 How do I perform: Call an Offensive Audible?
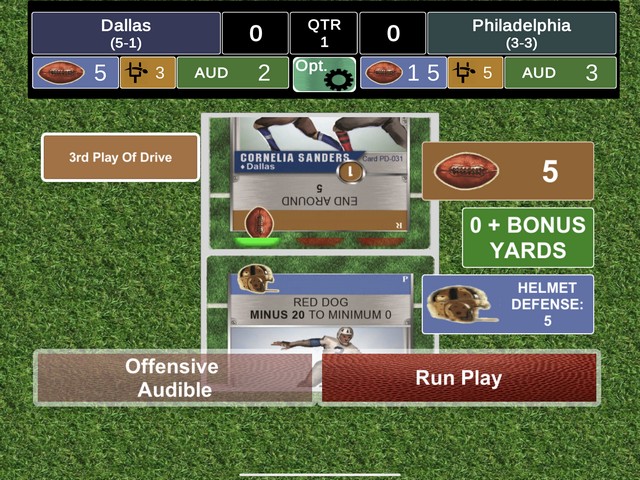click(172, 378)
